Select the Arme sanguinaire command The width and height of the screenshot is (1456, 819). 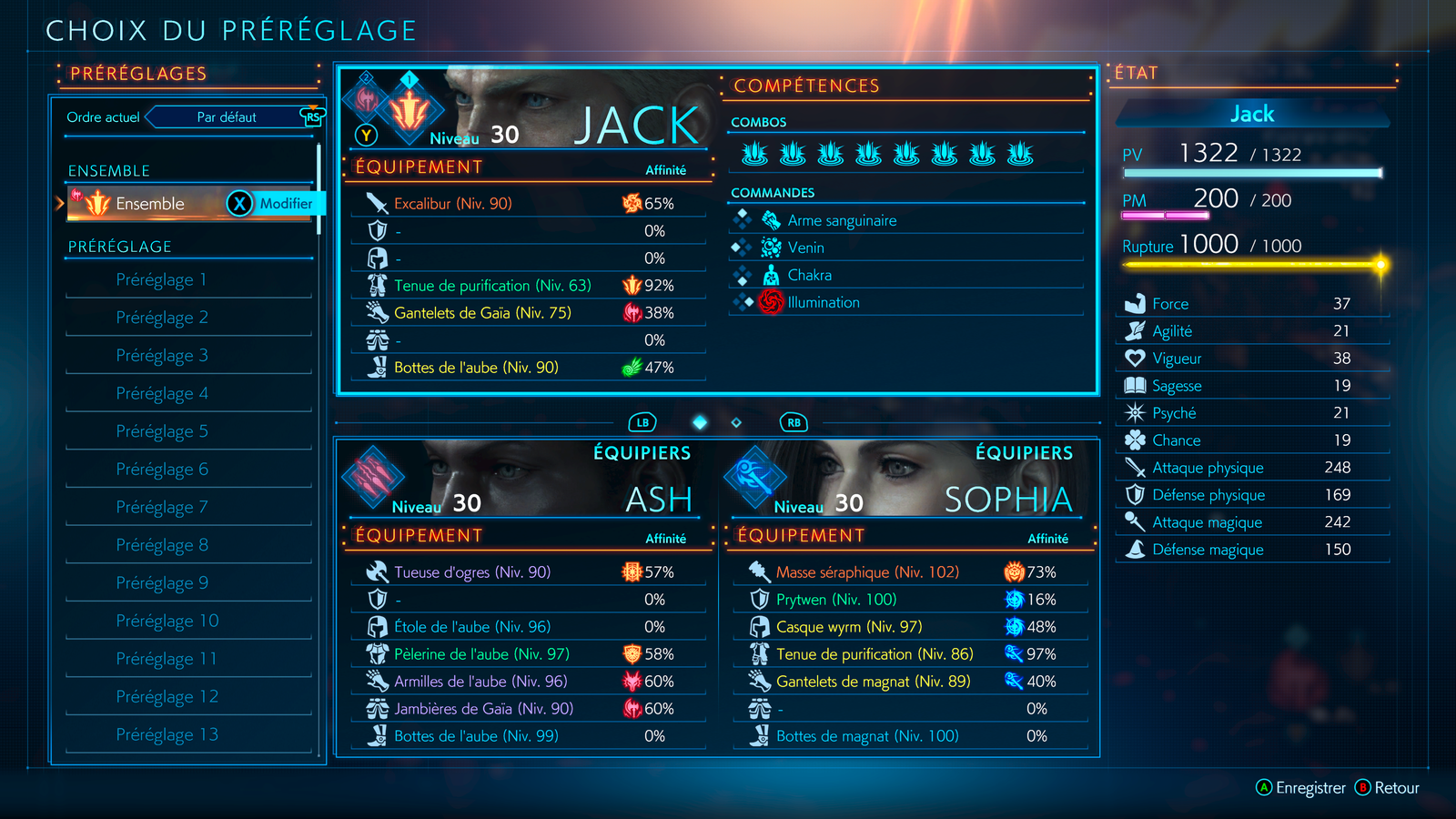[x=842, y=220]
